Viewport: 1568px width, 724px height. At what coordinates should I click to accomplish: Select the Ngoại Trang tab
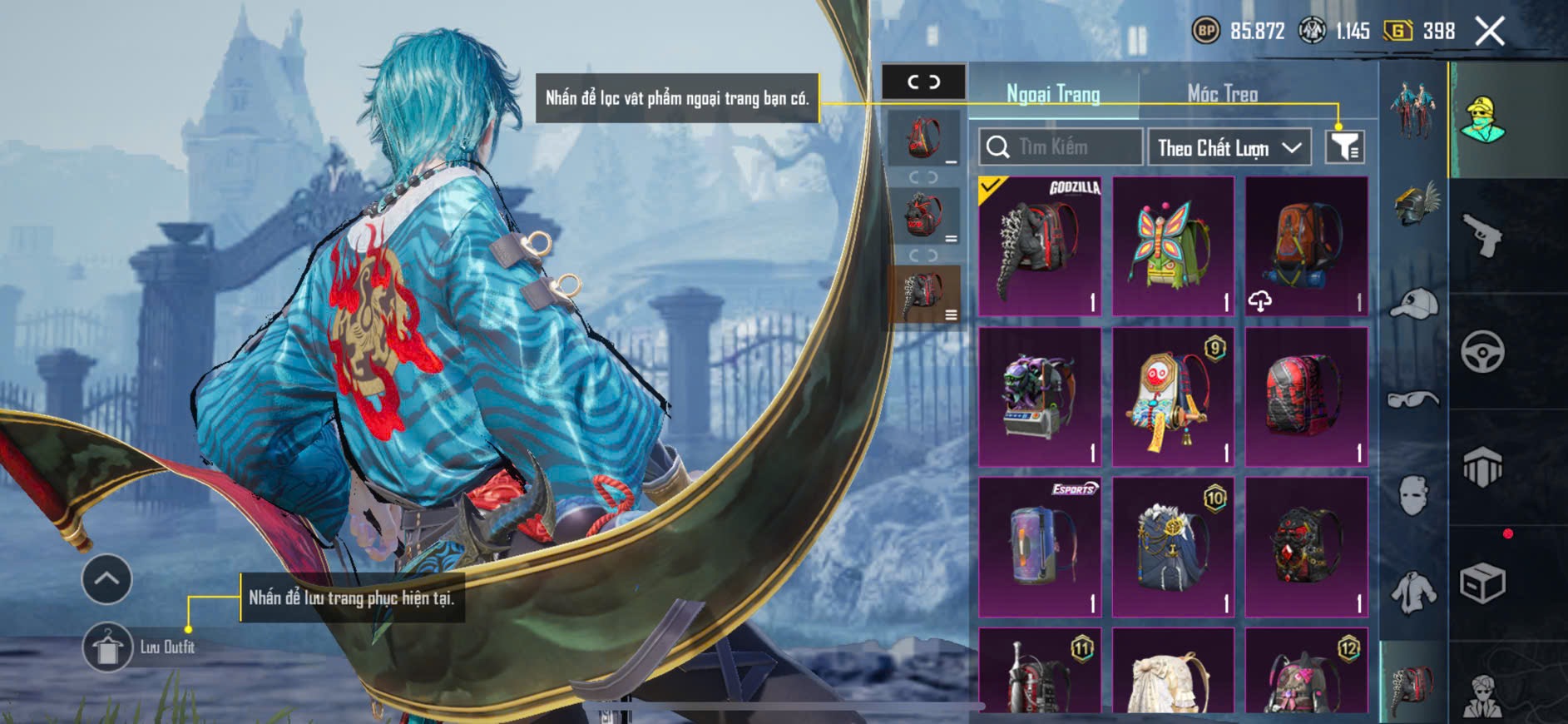pos(1053,93)
